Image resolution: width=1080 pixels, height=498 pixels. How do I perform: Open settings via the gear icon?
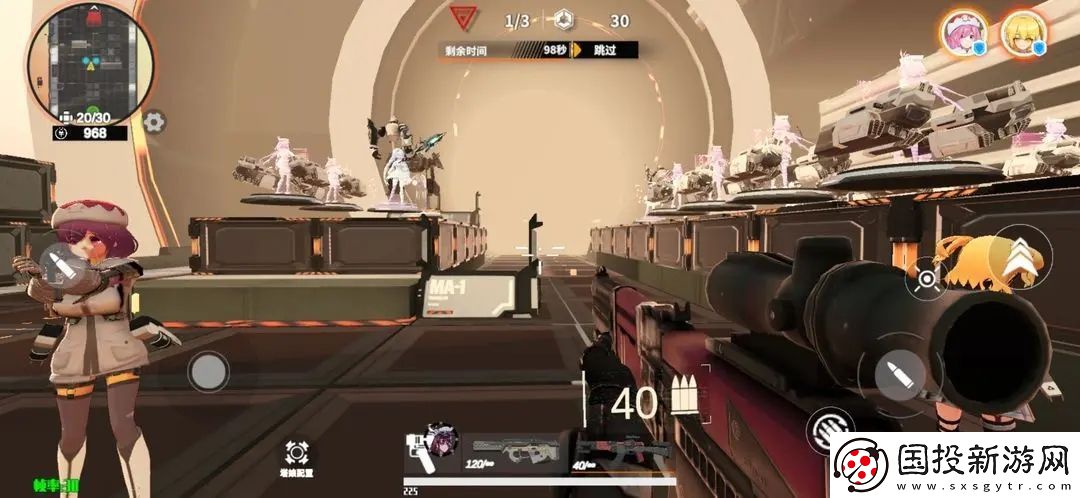coord(154,123)
